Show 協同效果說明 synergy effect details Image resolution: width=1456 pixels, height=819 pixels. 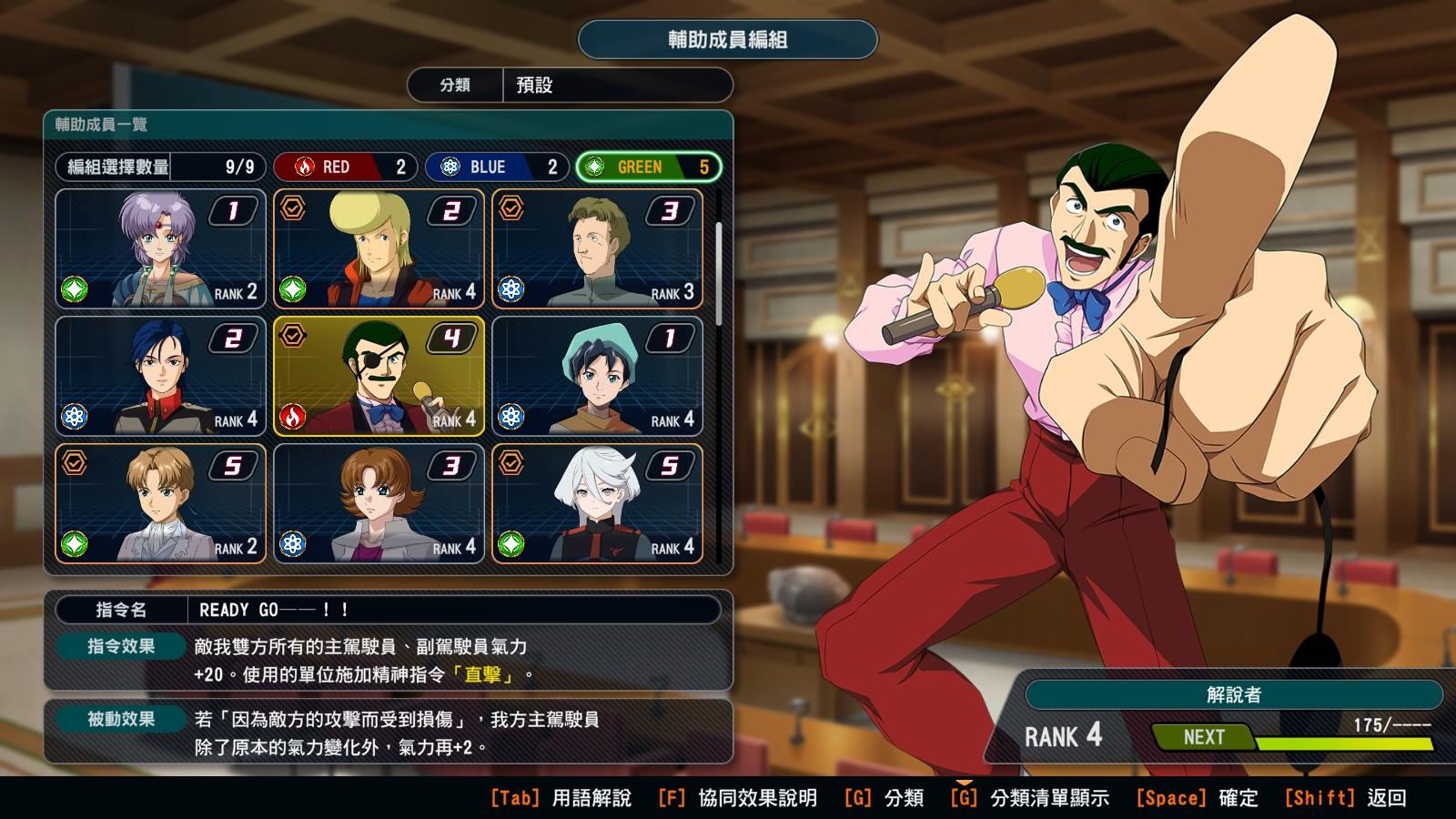(737, 798)
